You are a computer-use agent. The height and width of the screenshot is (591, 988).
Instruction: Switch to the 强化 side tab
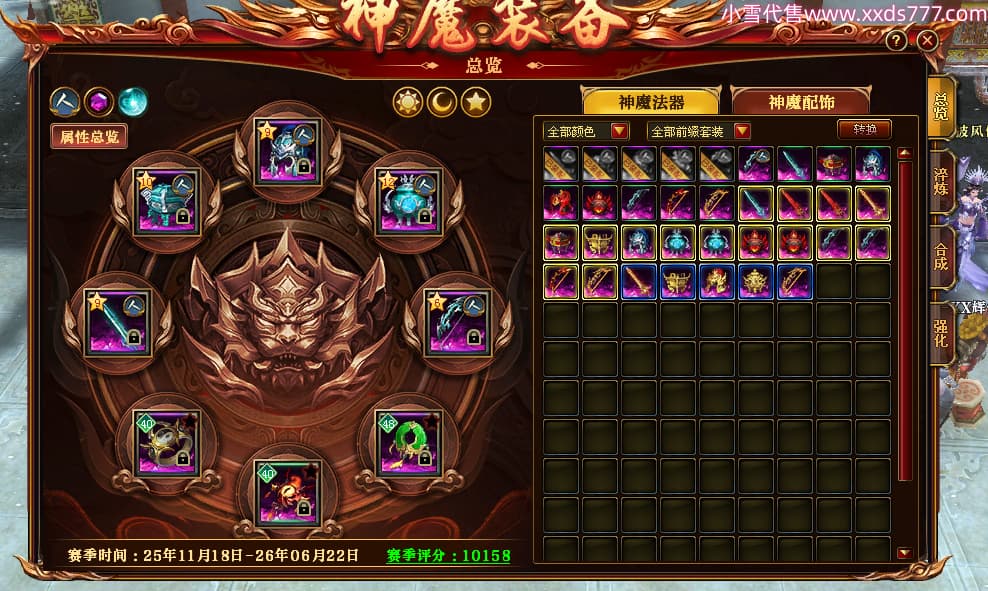(941, 332)
